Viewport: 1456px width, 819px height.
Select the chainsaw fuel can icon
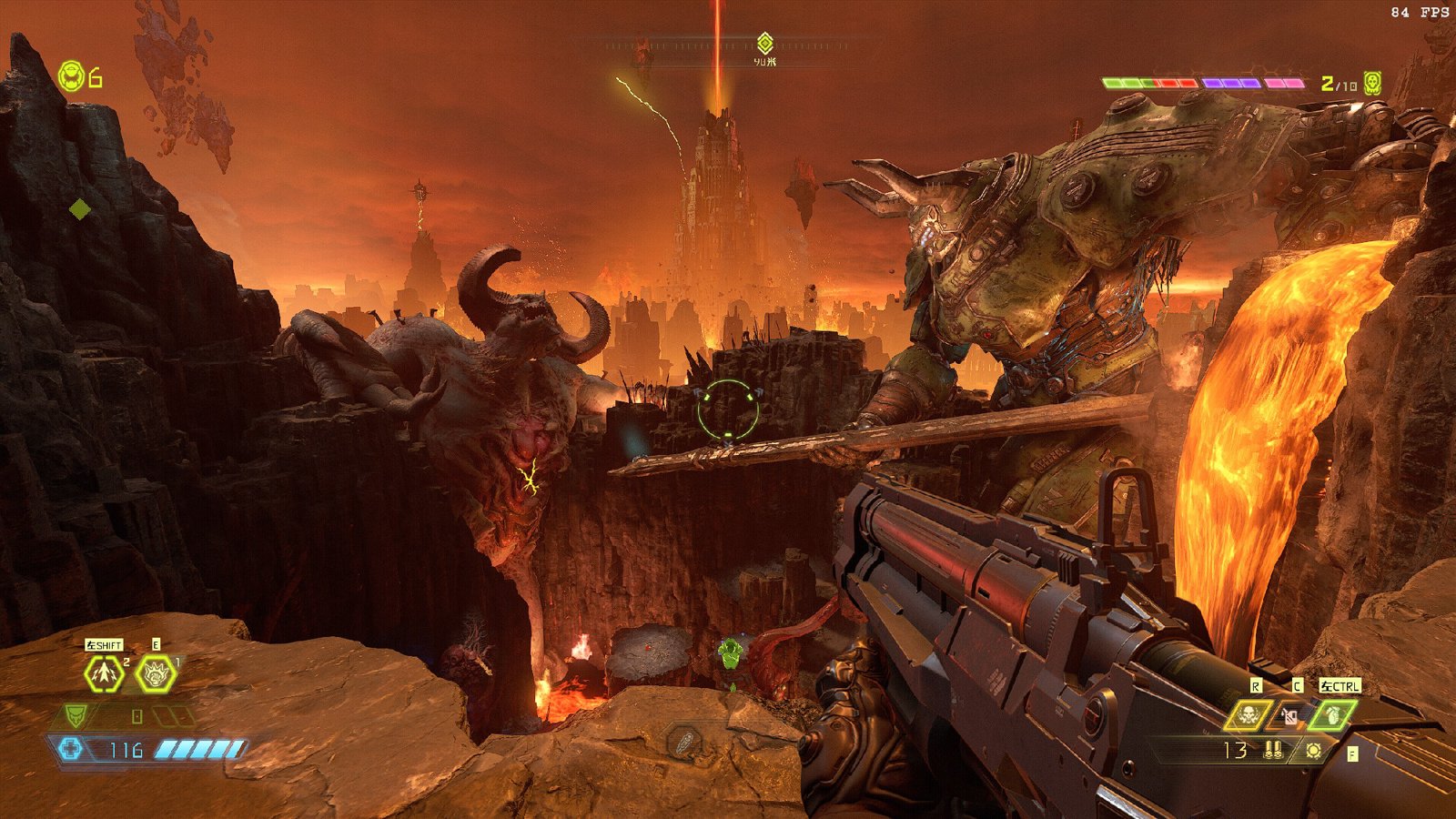point(1290,716)
